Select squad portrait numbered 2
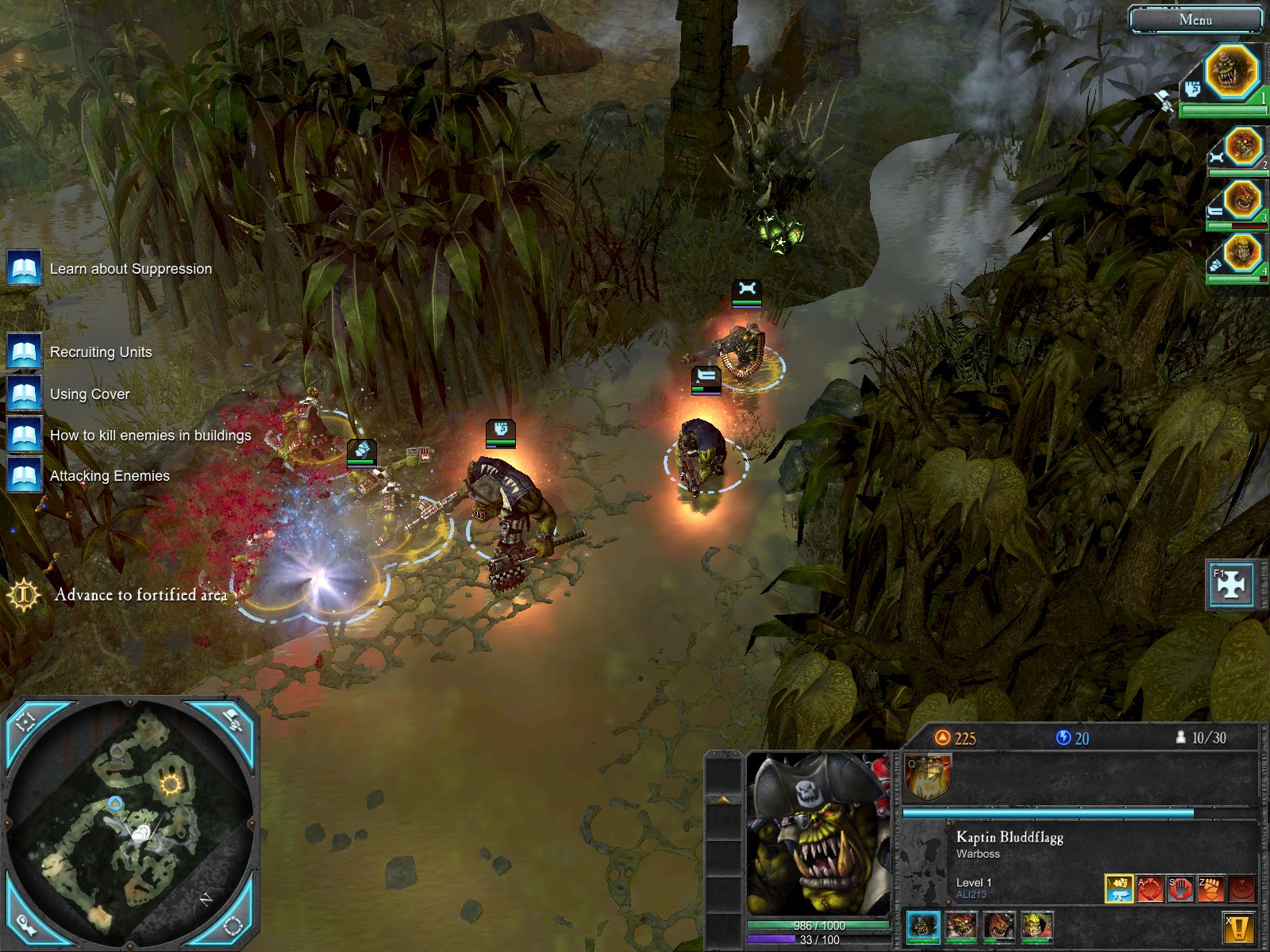Screen dimensions: 1270x952 click(x=1242, y=148)
